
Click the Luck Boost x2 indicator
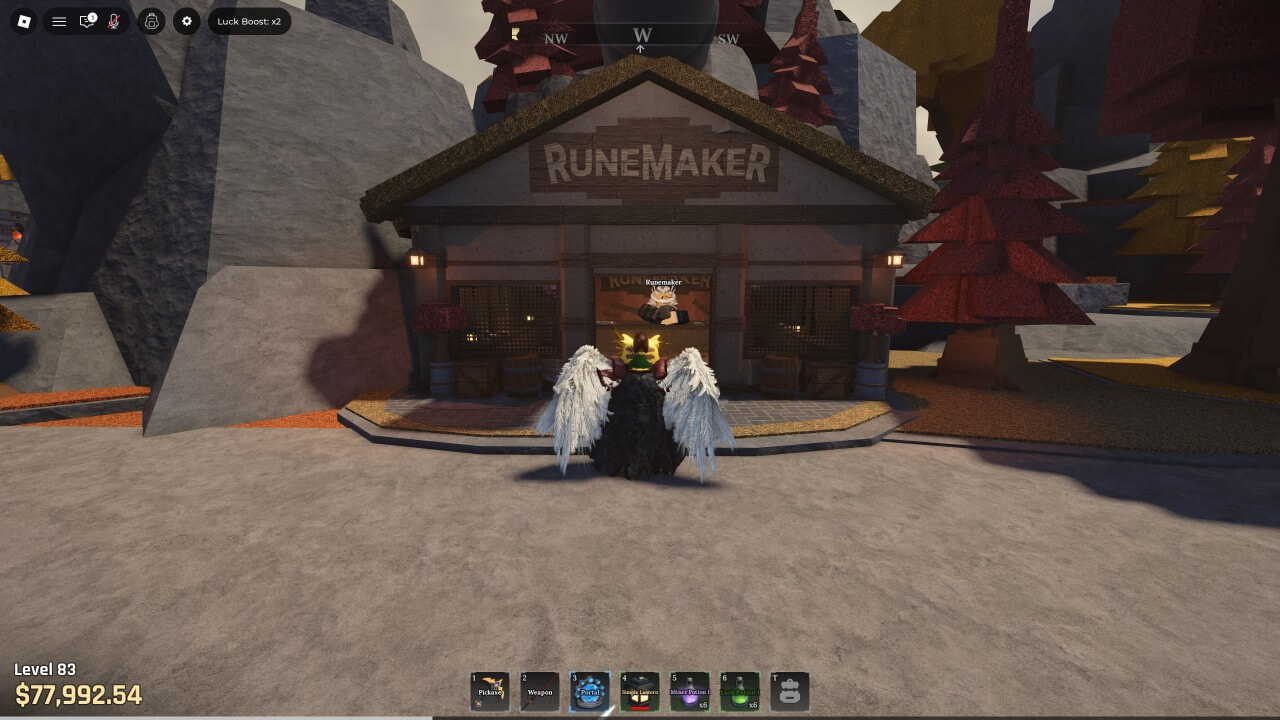(x=249, y=21)
